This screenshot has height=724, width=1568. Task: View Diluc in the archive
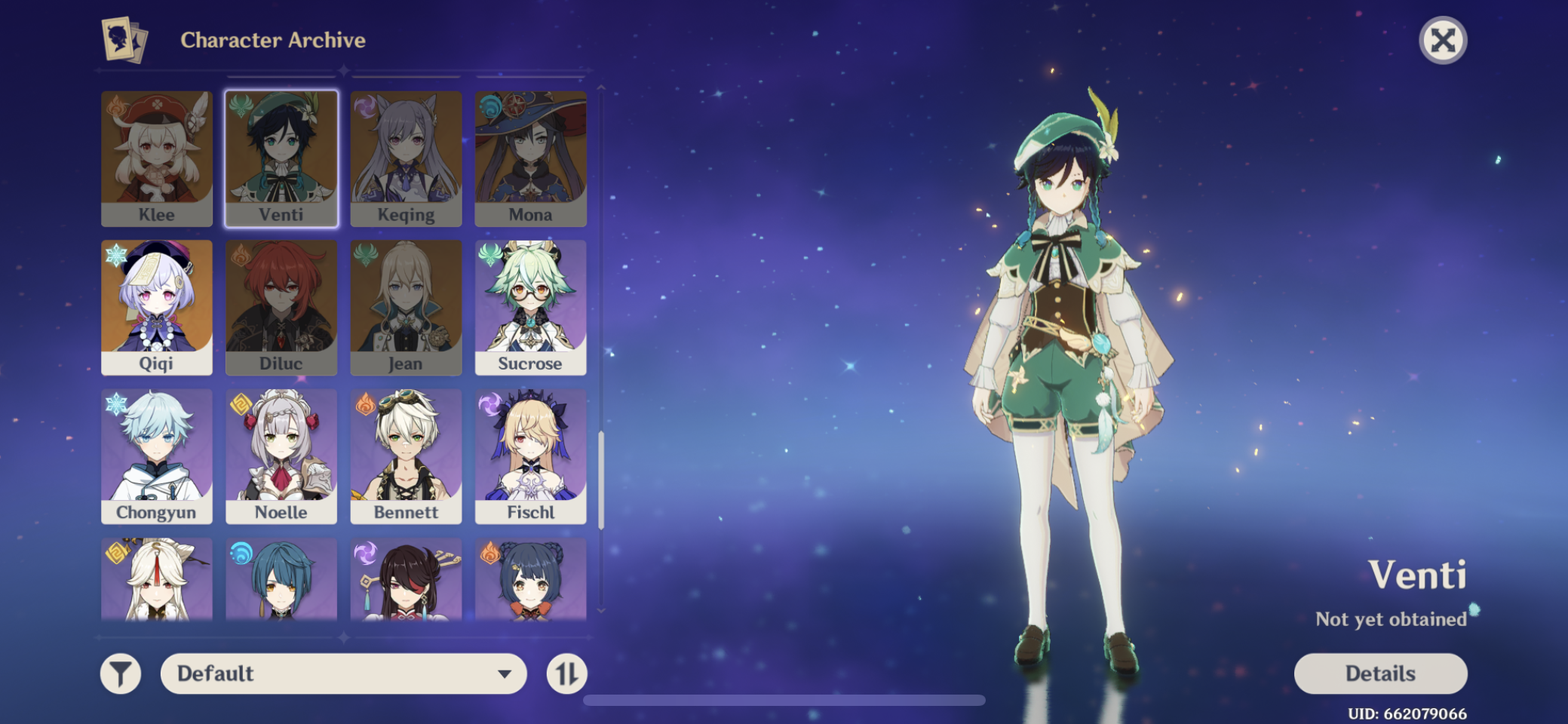[x=281, y=307]
